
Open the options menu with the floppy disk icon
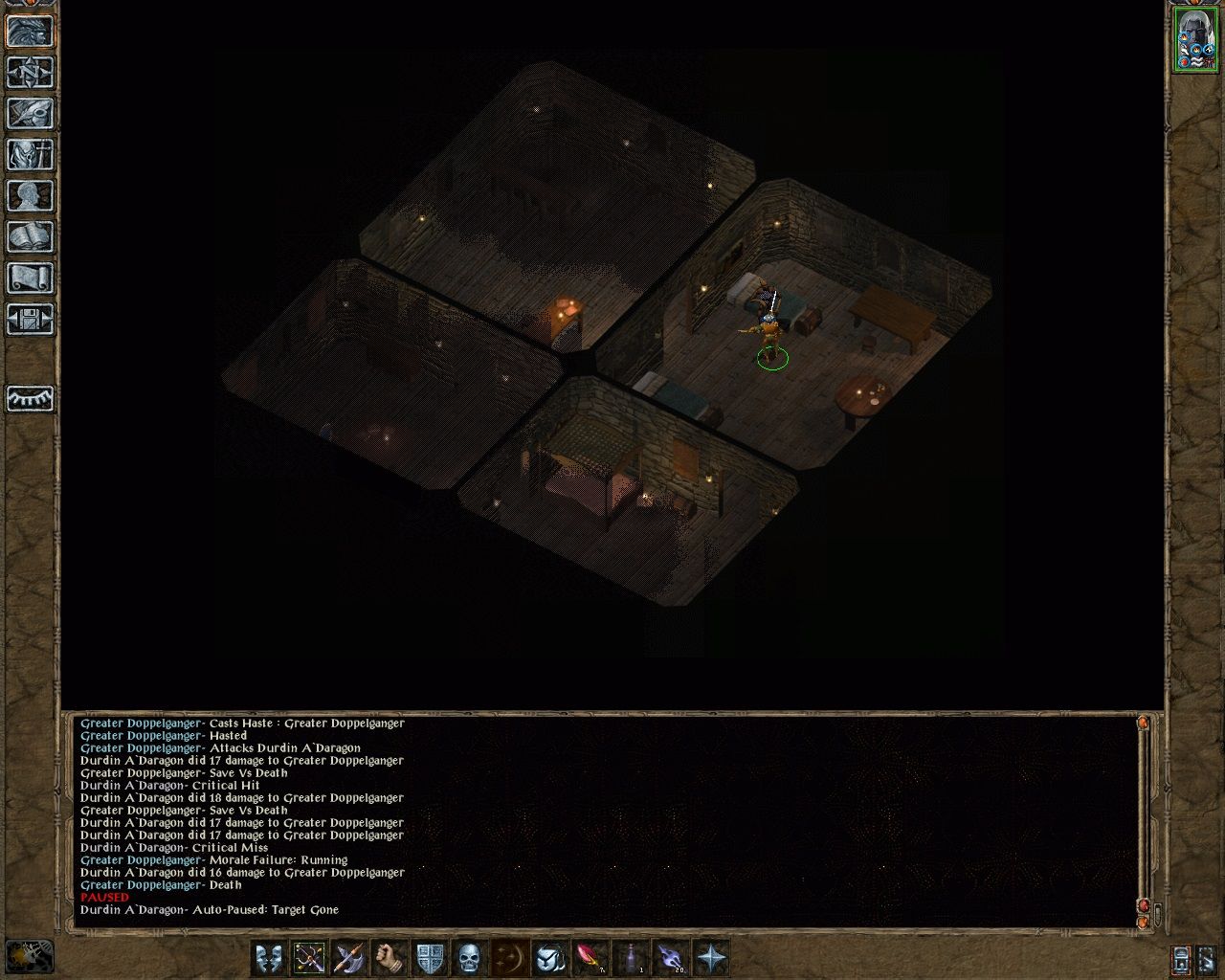(30, 319)
